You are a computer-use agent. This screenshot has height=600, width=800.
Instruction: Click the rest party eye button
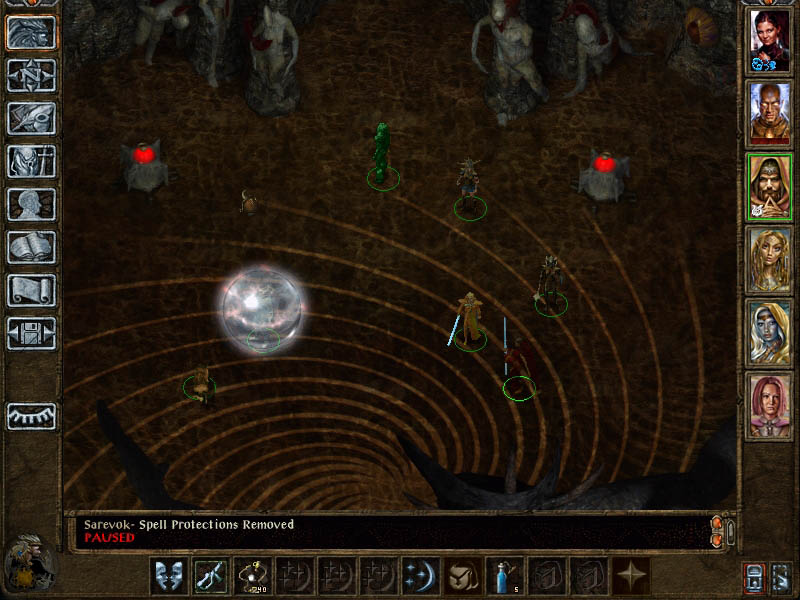tap(31, 415)
